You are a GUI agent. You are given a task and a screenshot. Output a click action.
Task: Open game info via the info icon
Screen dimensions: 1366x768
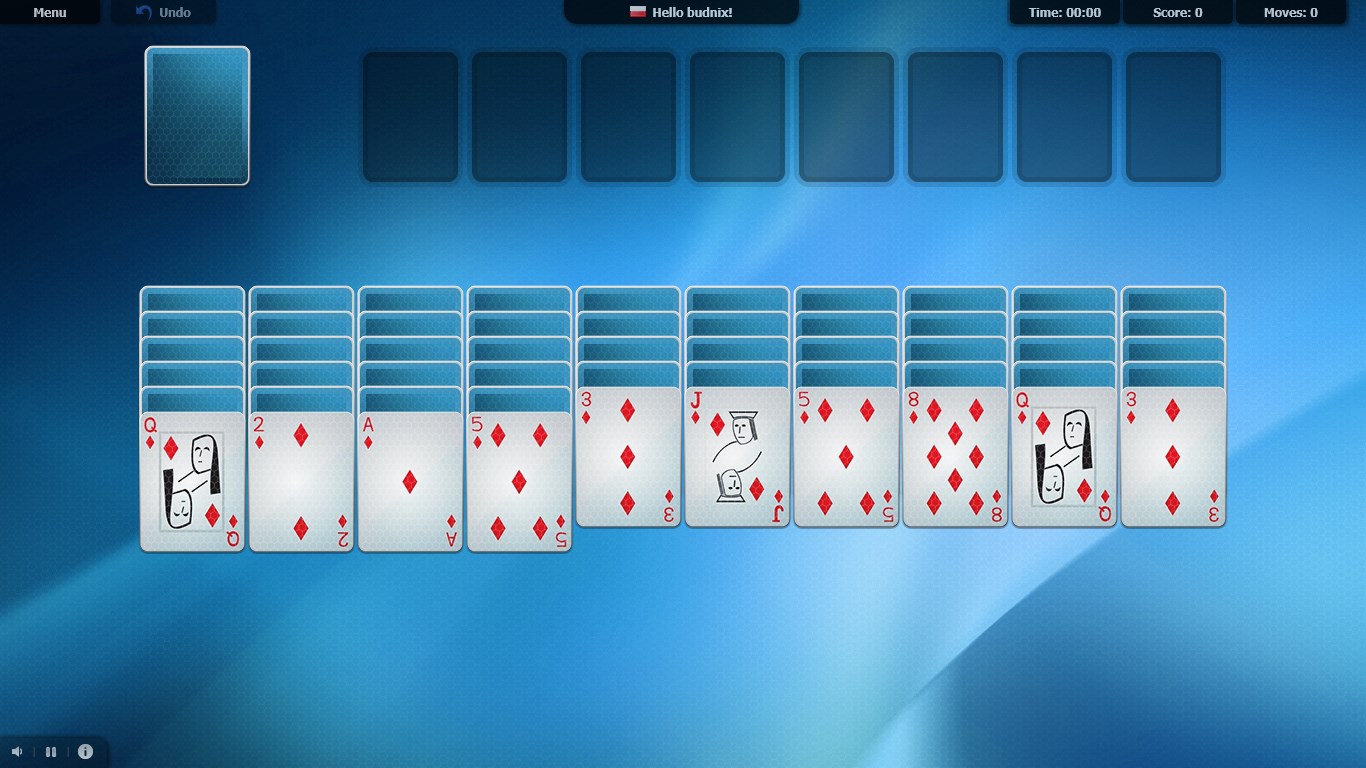[86, 751]
